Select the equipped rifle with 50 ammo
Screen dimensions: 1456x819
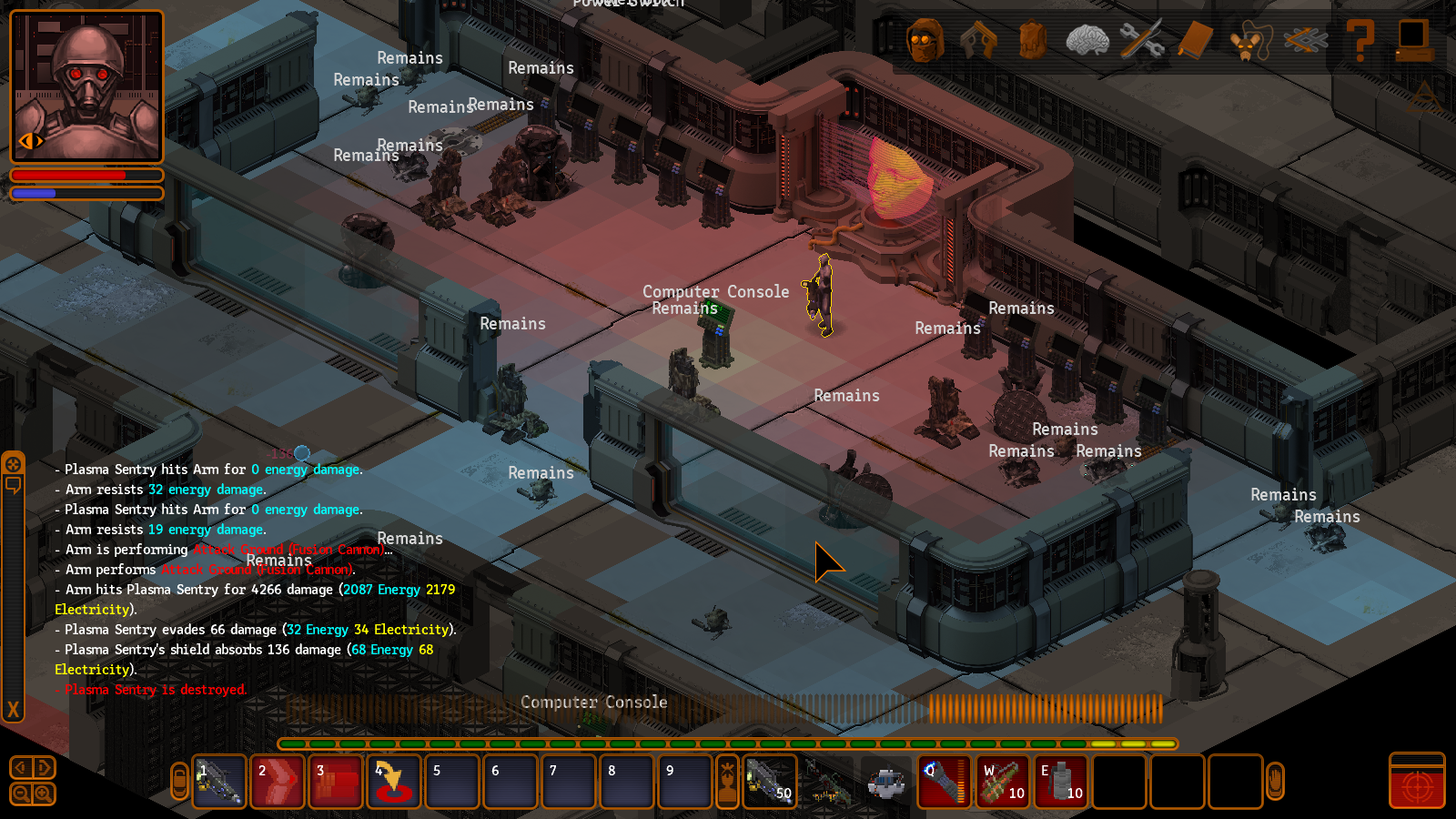pyautogui.click(x=770, y=782)
